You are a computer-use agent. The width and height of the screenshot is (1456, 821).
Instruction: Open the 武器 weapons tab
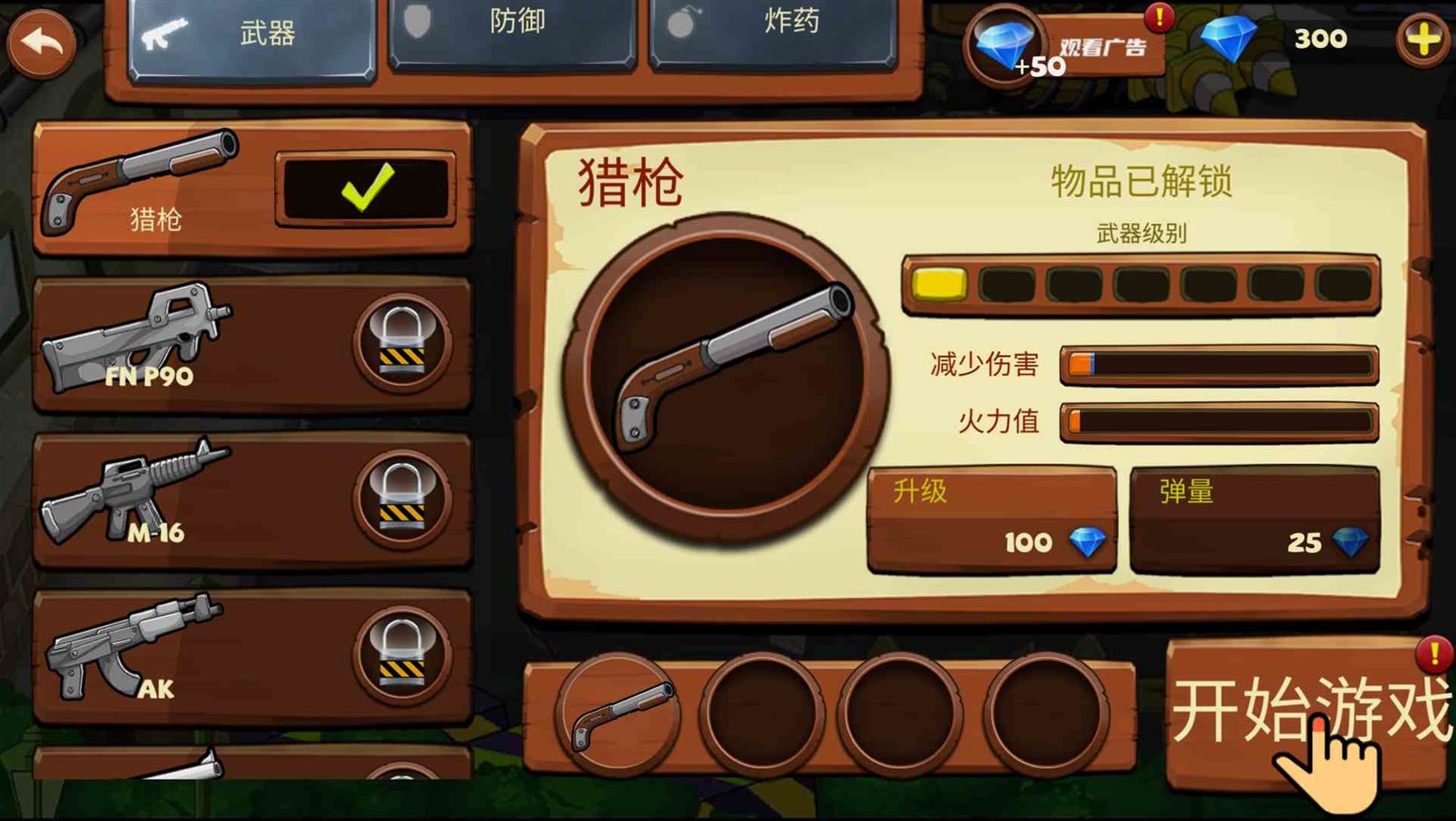point(249,33)
